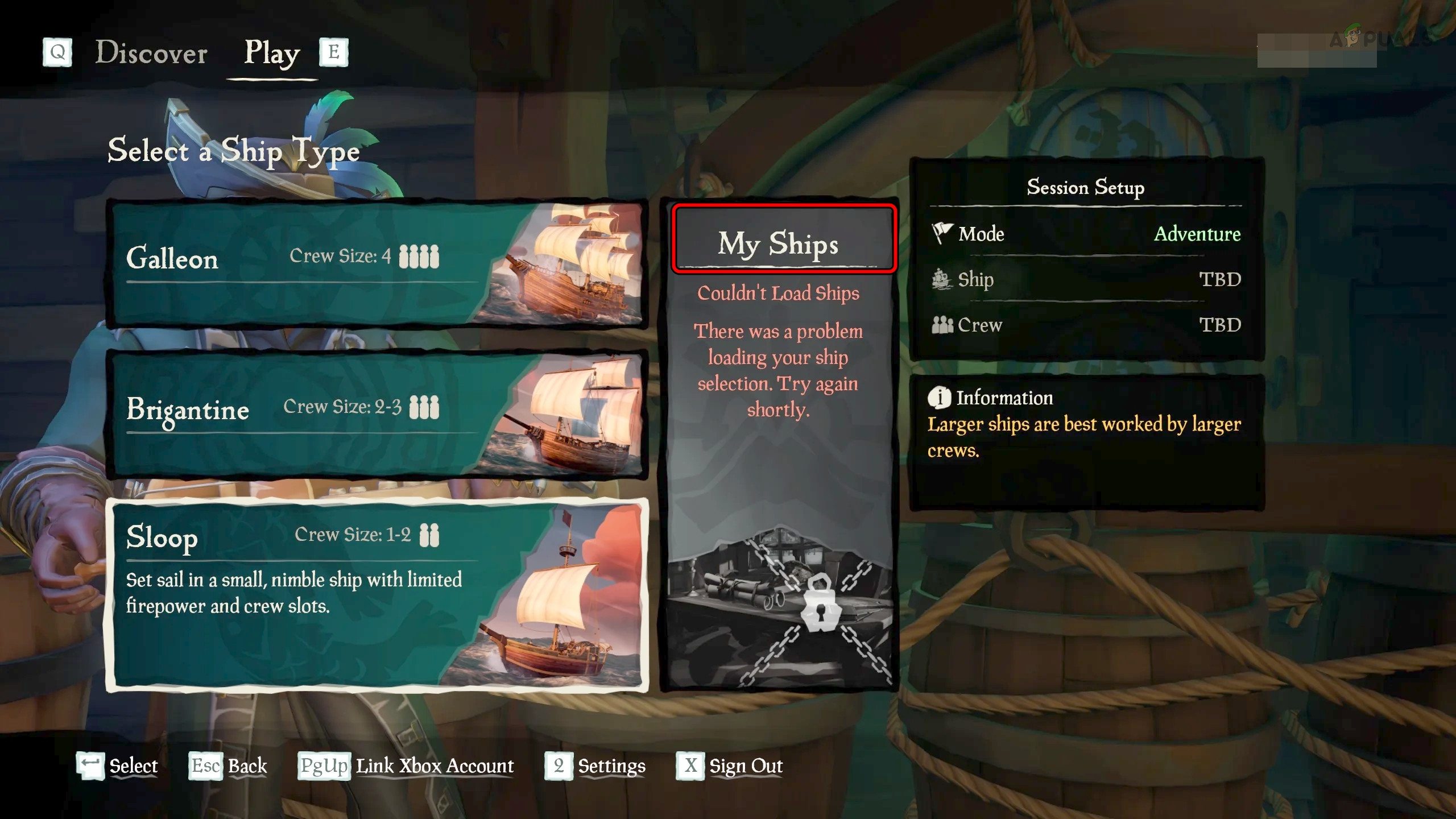Image resolution: width=1456 pixels, height=819 pixels.
Task: Activate the Select footer option
Action: [x=118, y=766]
